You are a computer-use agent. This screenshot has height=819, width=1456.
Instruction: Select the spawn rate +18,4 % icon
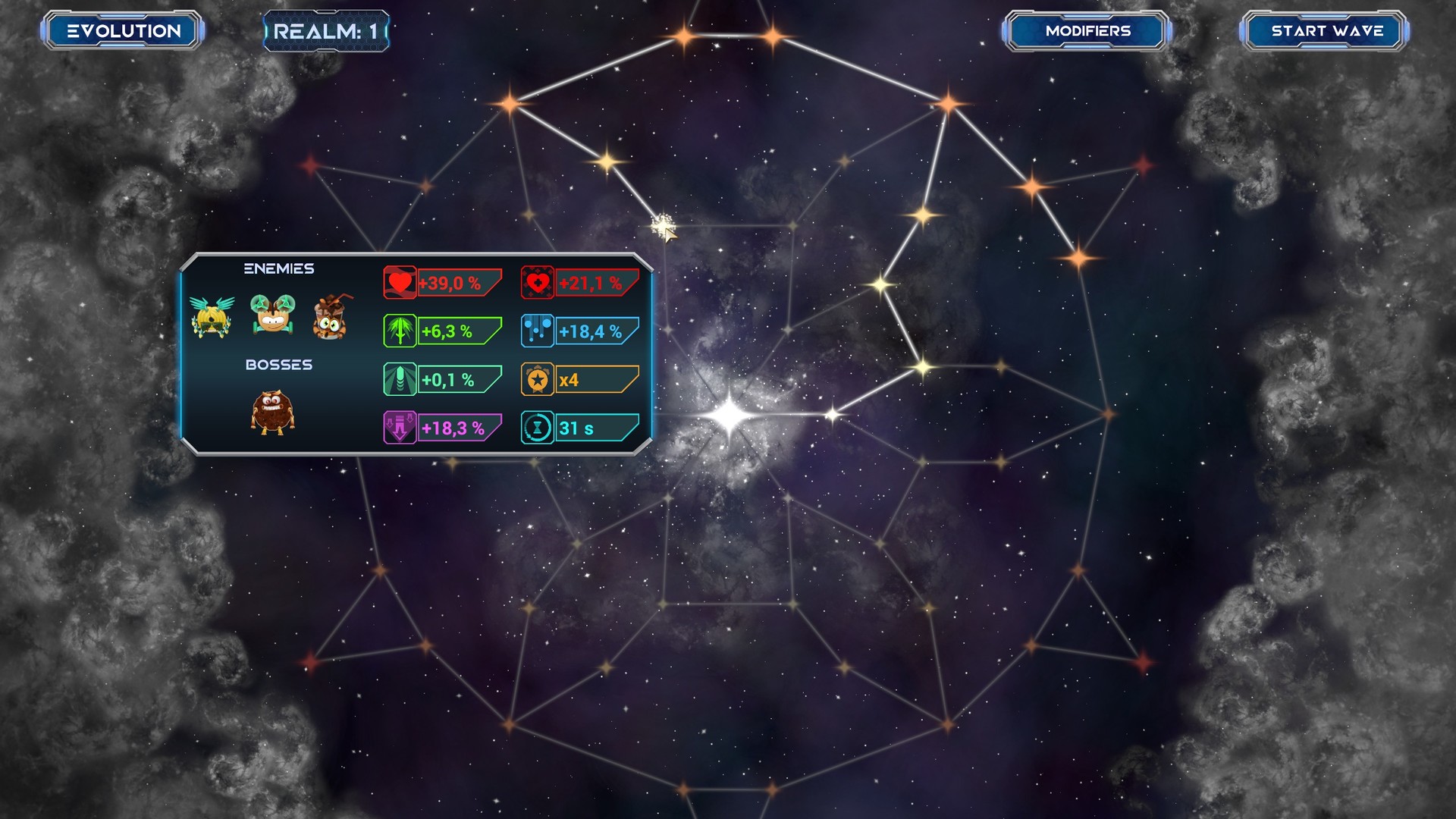(538, 331)
